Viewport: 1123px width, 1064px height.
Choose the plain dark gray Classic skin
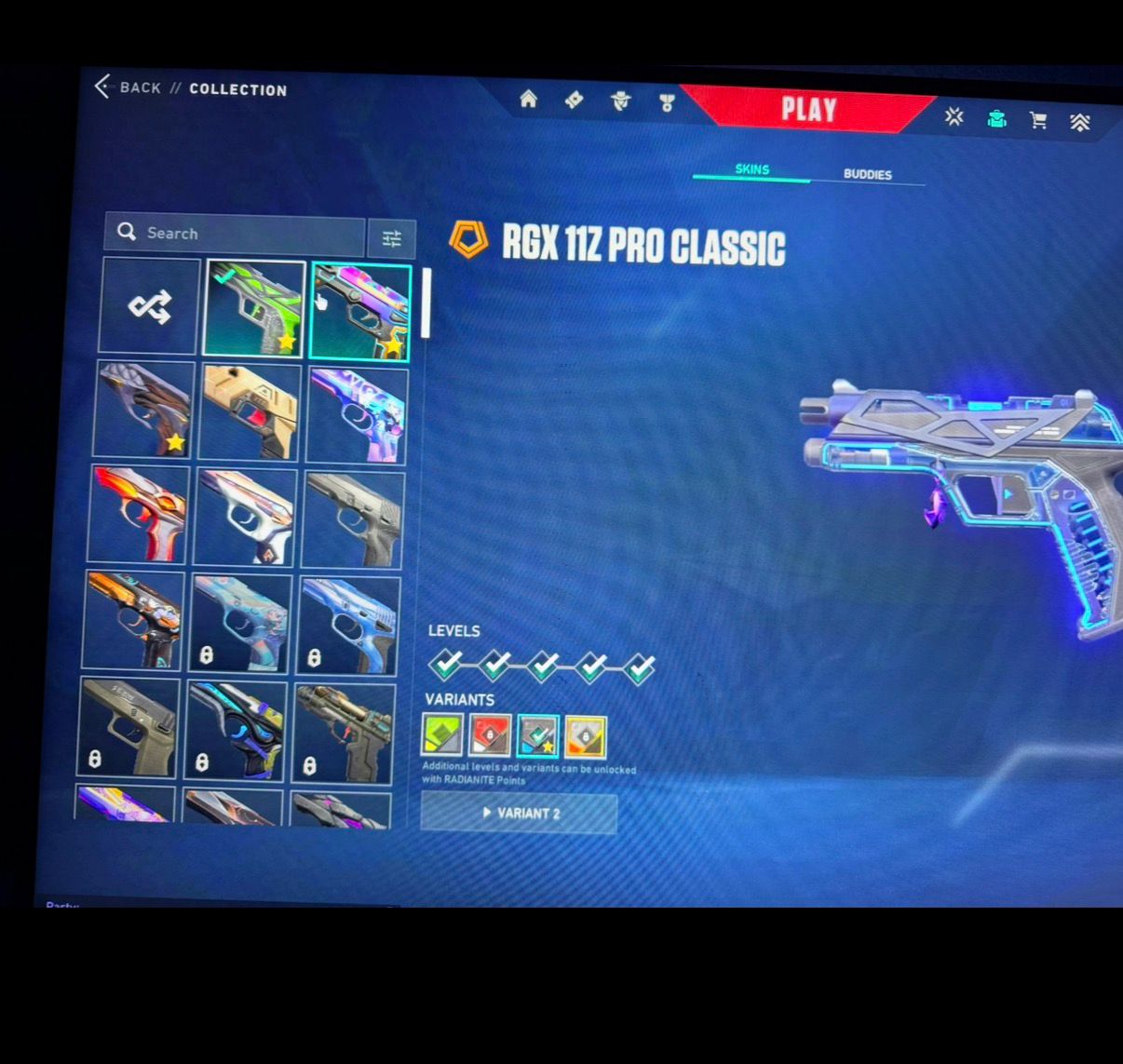coord(354,519)
